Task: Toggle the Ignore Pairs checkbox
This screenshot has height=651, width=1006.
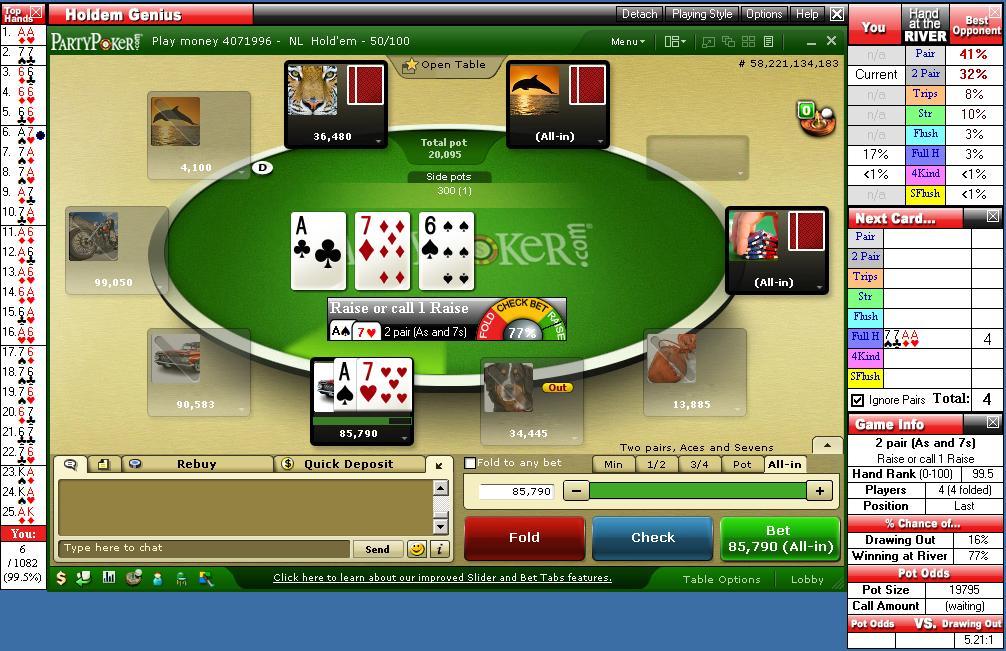Action: [x=857, y=400]
